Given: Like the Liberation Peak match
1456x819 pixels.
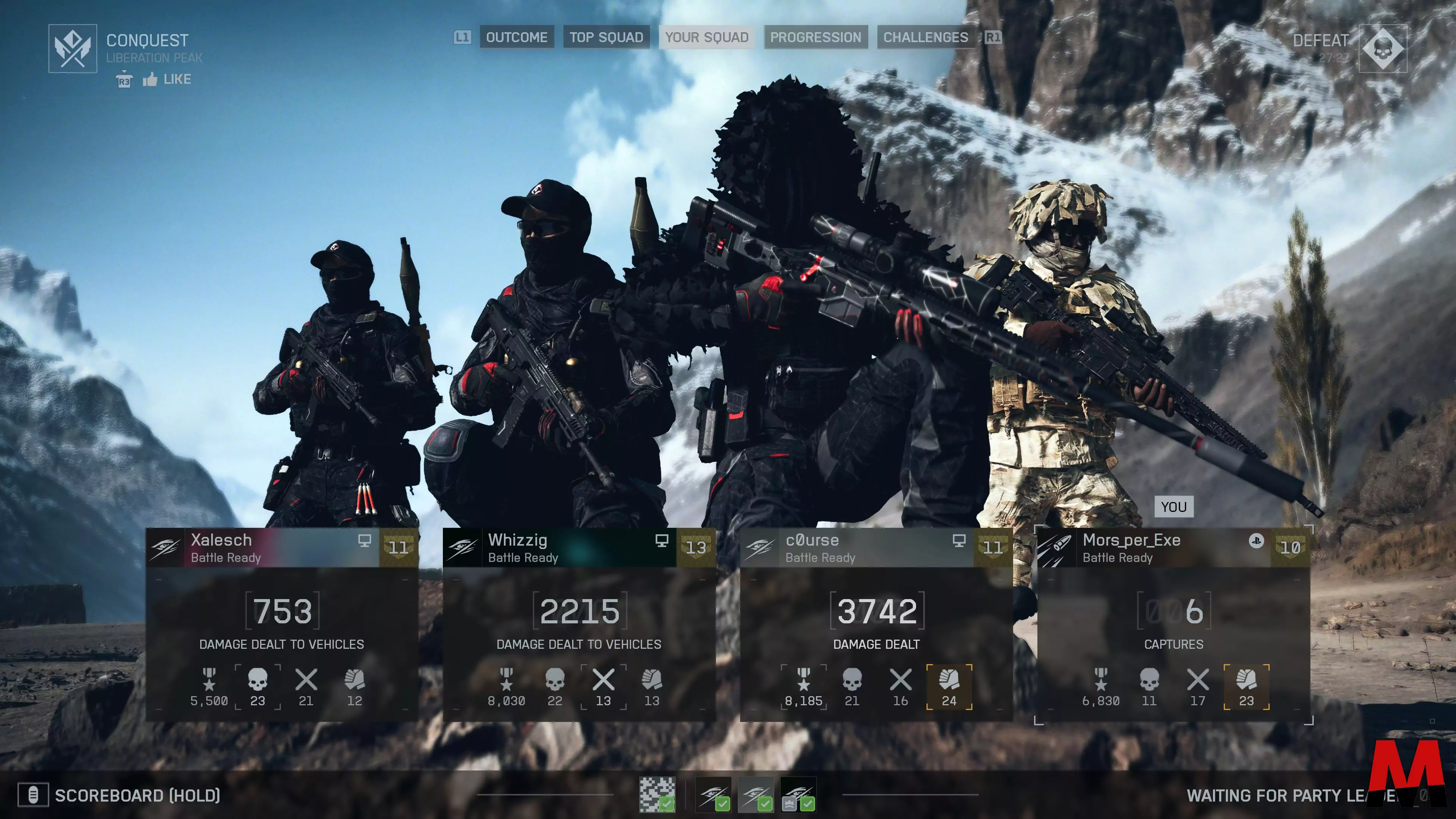Looking at the screenshot, I should [x=167, y=80].
